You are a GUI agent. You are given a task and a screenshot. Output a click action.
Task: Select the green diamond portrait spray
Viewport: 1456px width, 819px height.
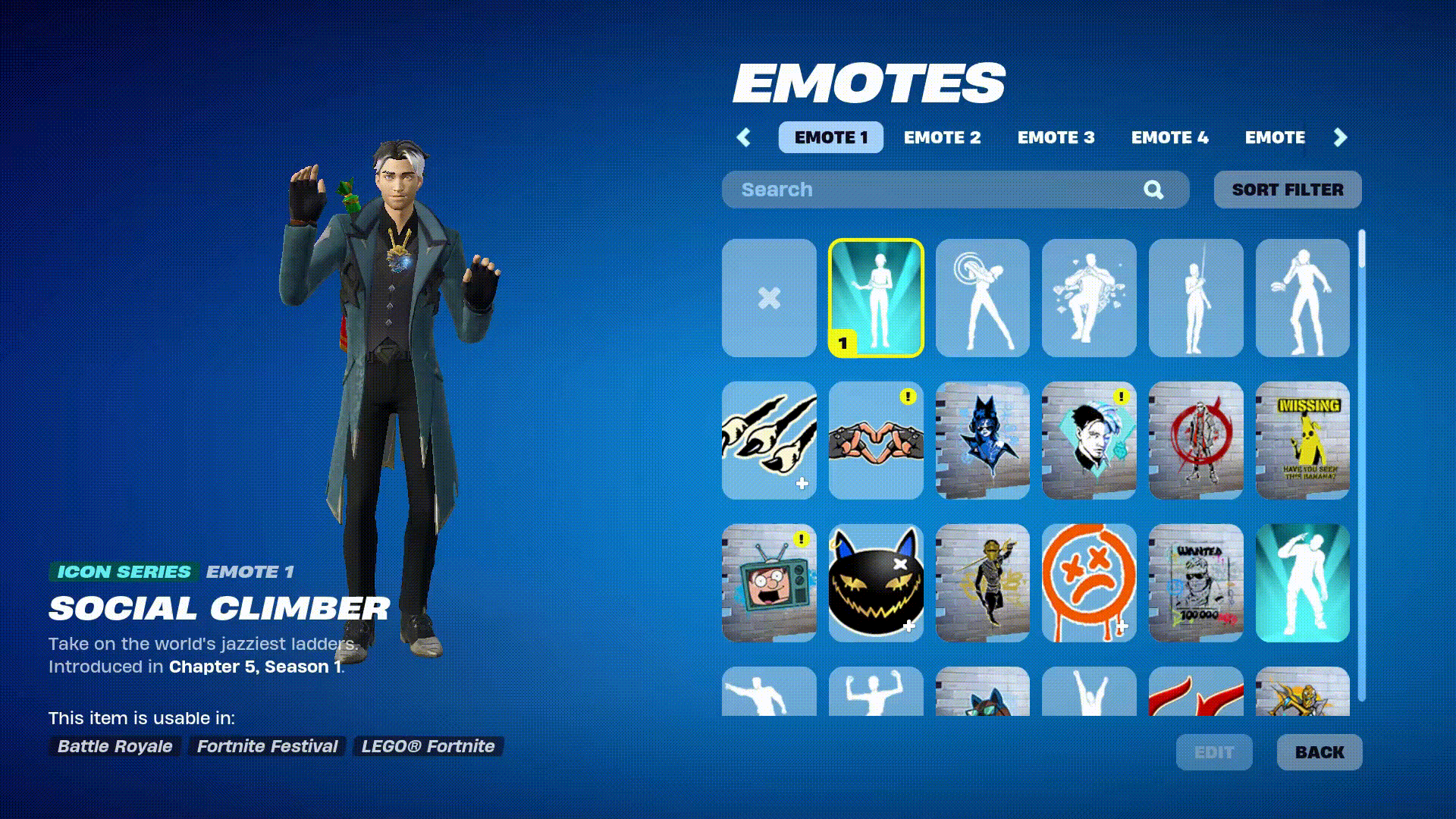point(1088,442)
